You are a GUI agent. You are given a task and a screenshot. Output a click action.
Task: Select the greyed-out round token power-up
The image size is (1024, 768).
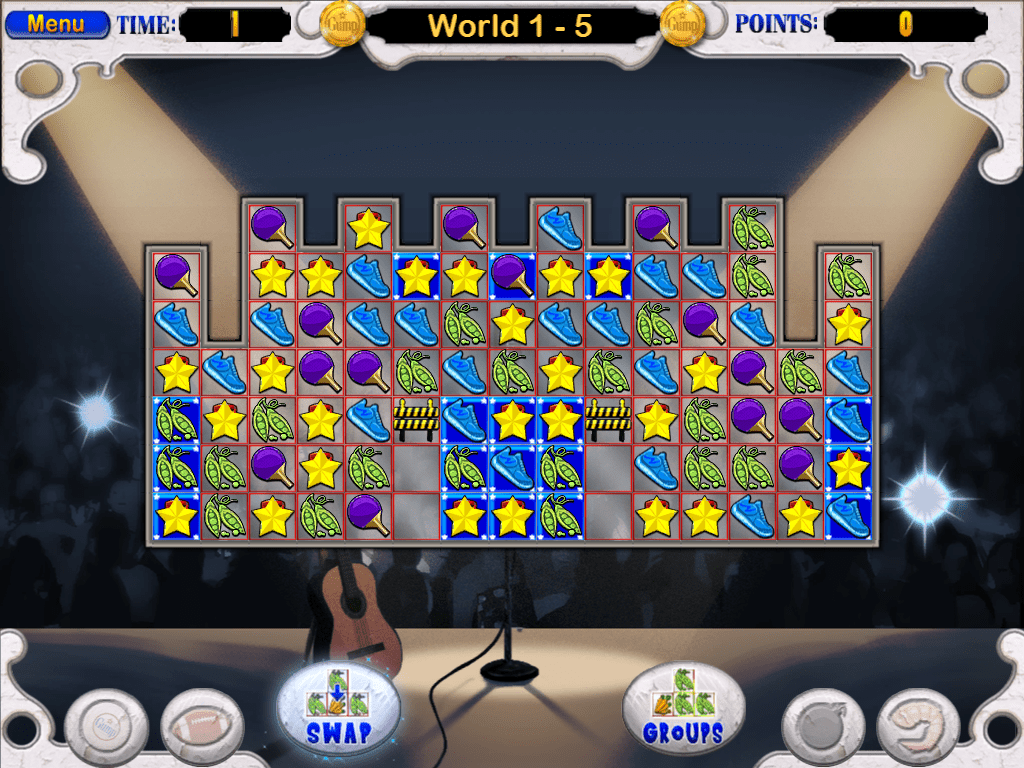point(106,724)
